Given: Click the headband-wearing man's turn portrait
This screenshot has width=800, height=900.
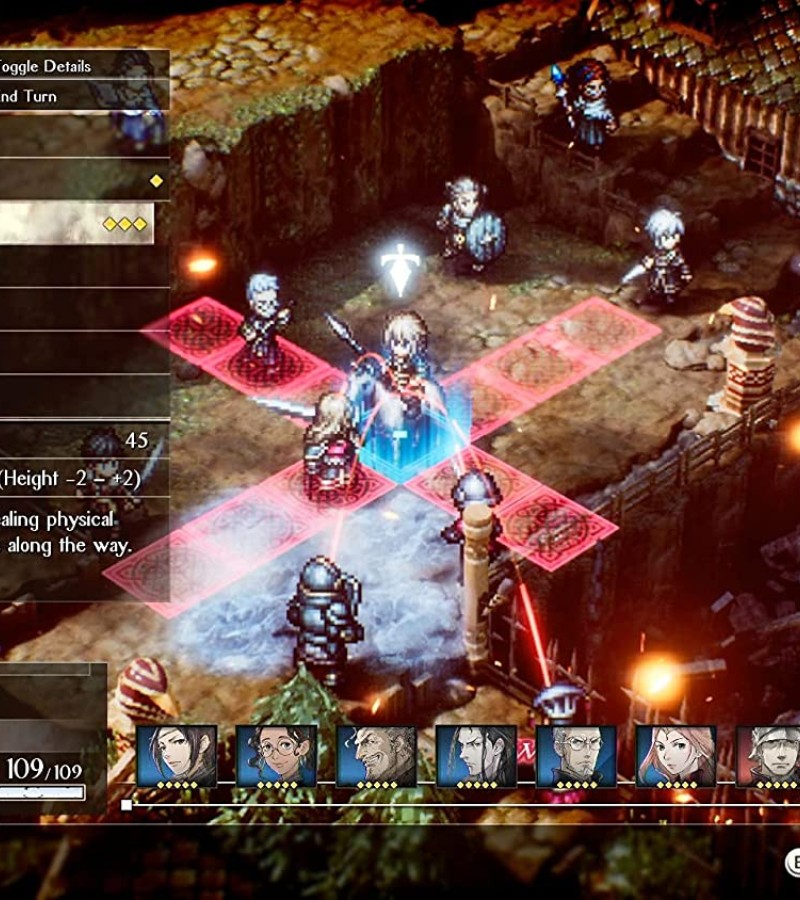Looking at the screenshot, I should 770,757.
